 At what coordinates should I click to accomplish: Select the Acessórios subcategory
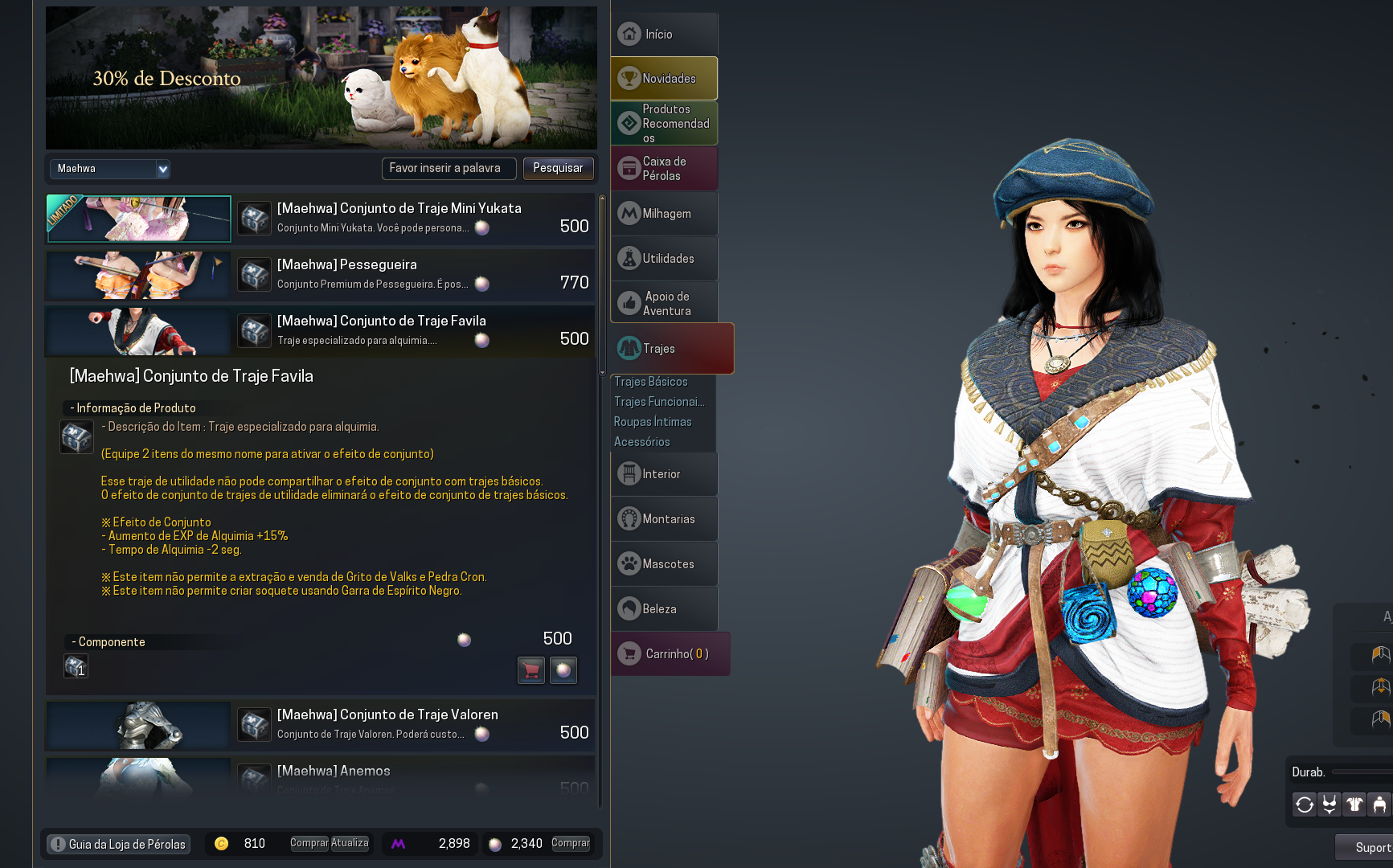click(x=642, y=442)
